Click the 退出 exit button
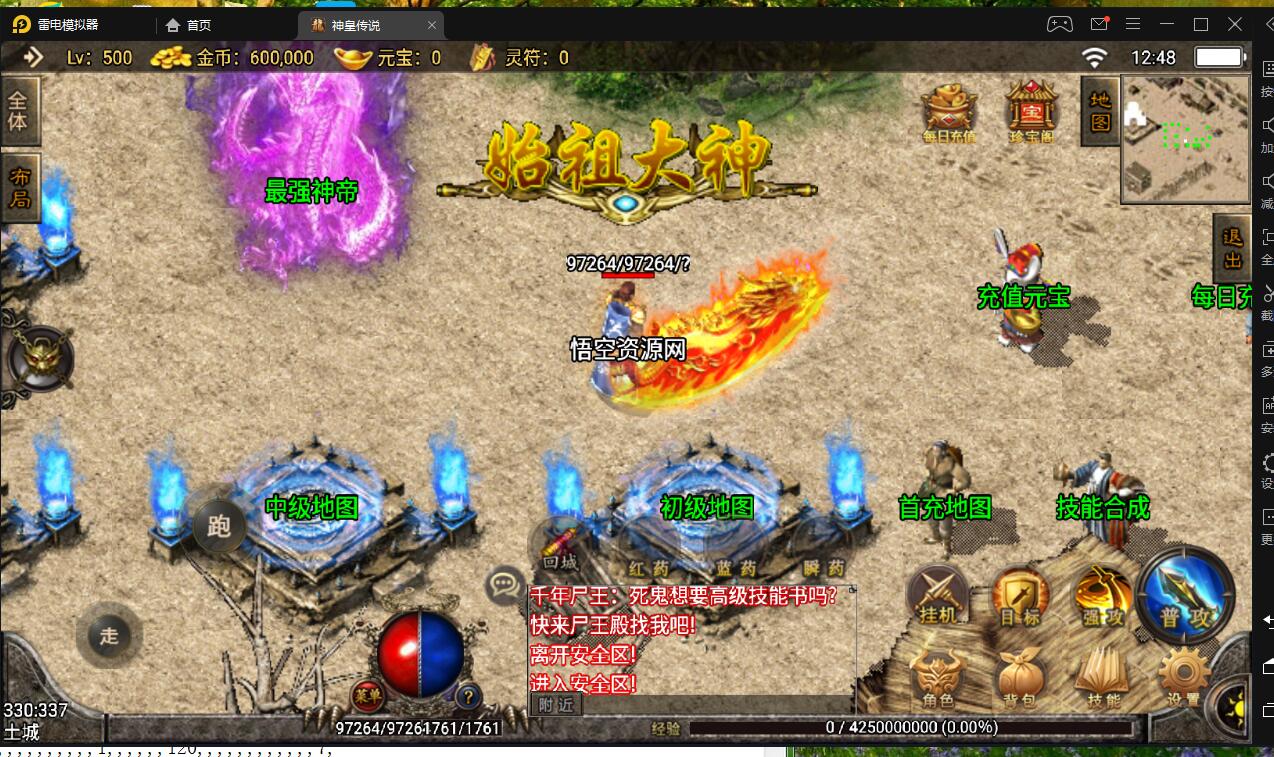Image resolution: width=1274 pixels, height=757 pixels. pos(1232,248)
